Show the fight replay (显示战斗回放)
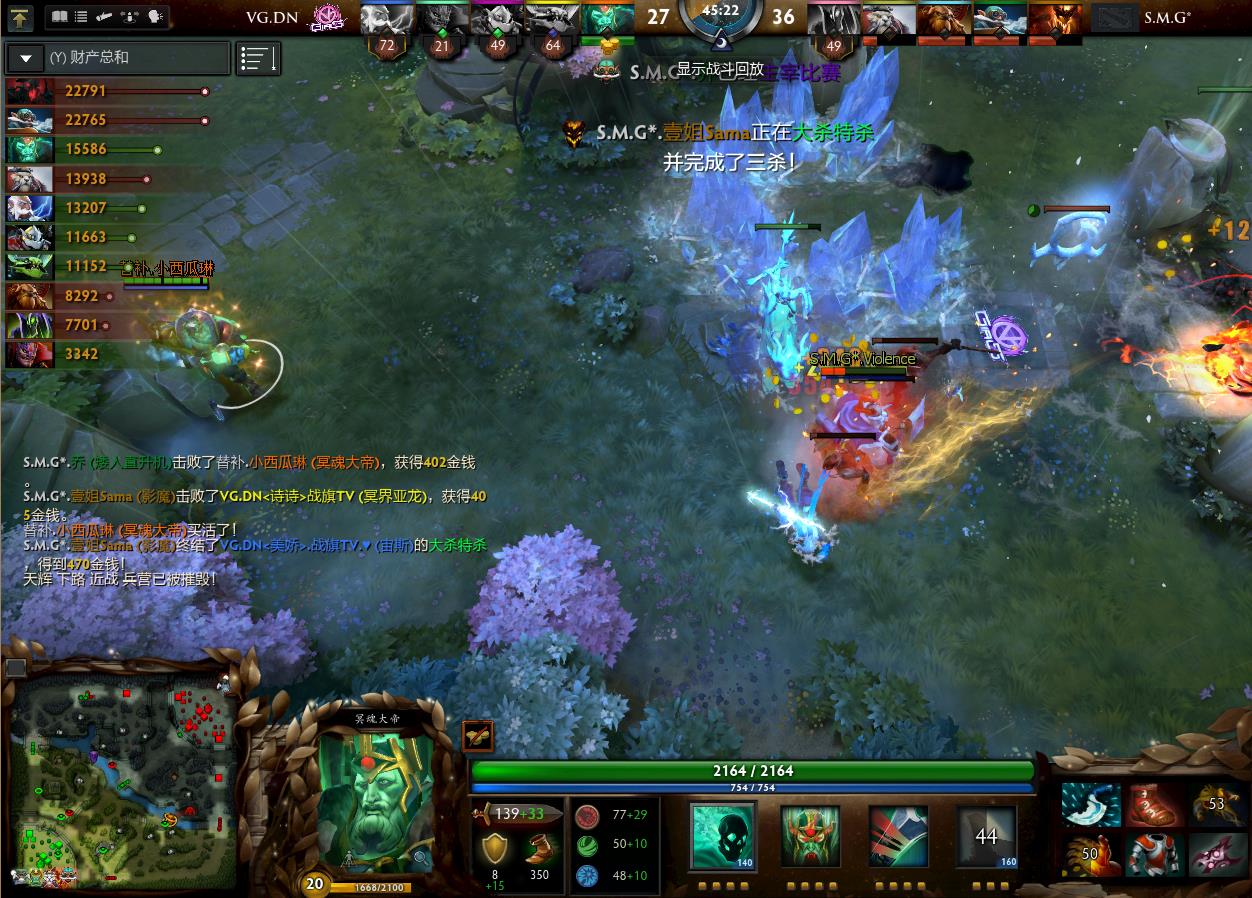 coord(720,69)
